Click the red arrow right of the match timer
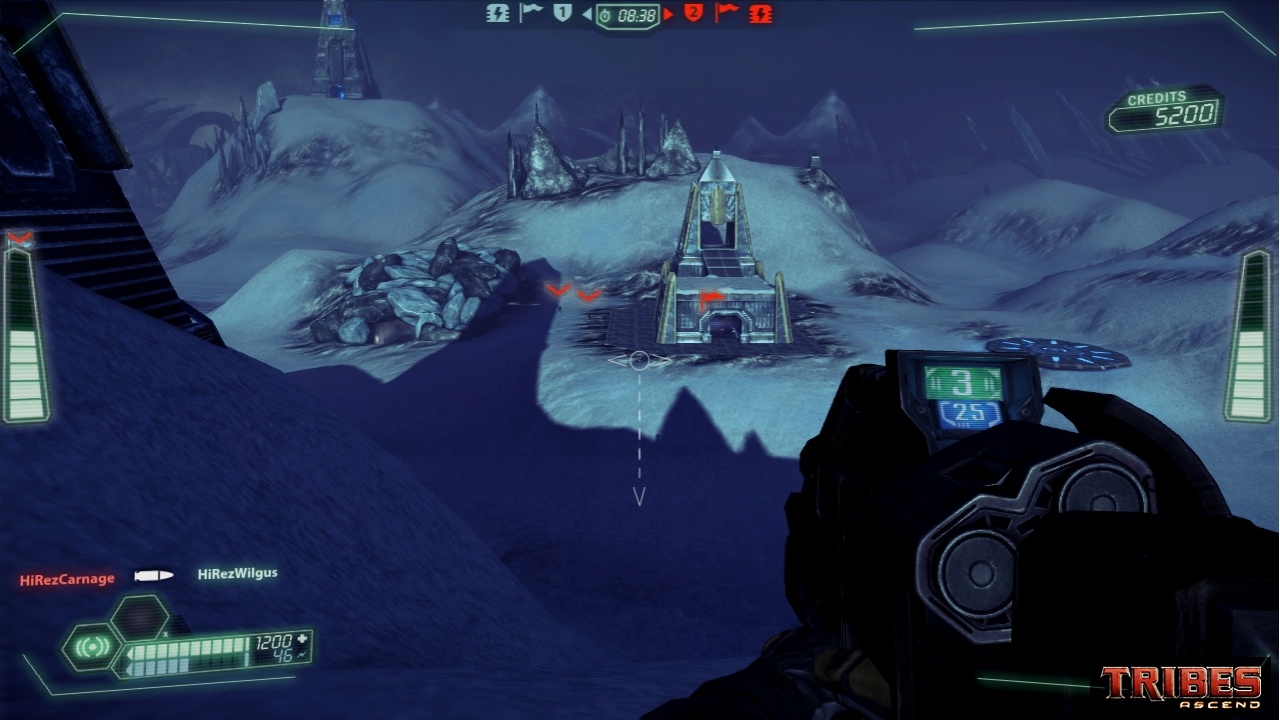This screenshot has width=1280, height=720. tap(668, 15)
